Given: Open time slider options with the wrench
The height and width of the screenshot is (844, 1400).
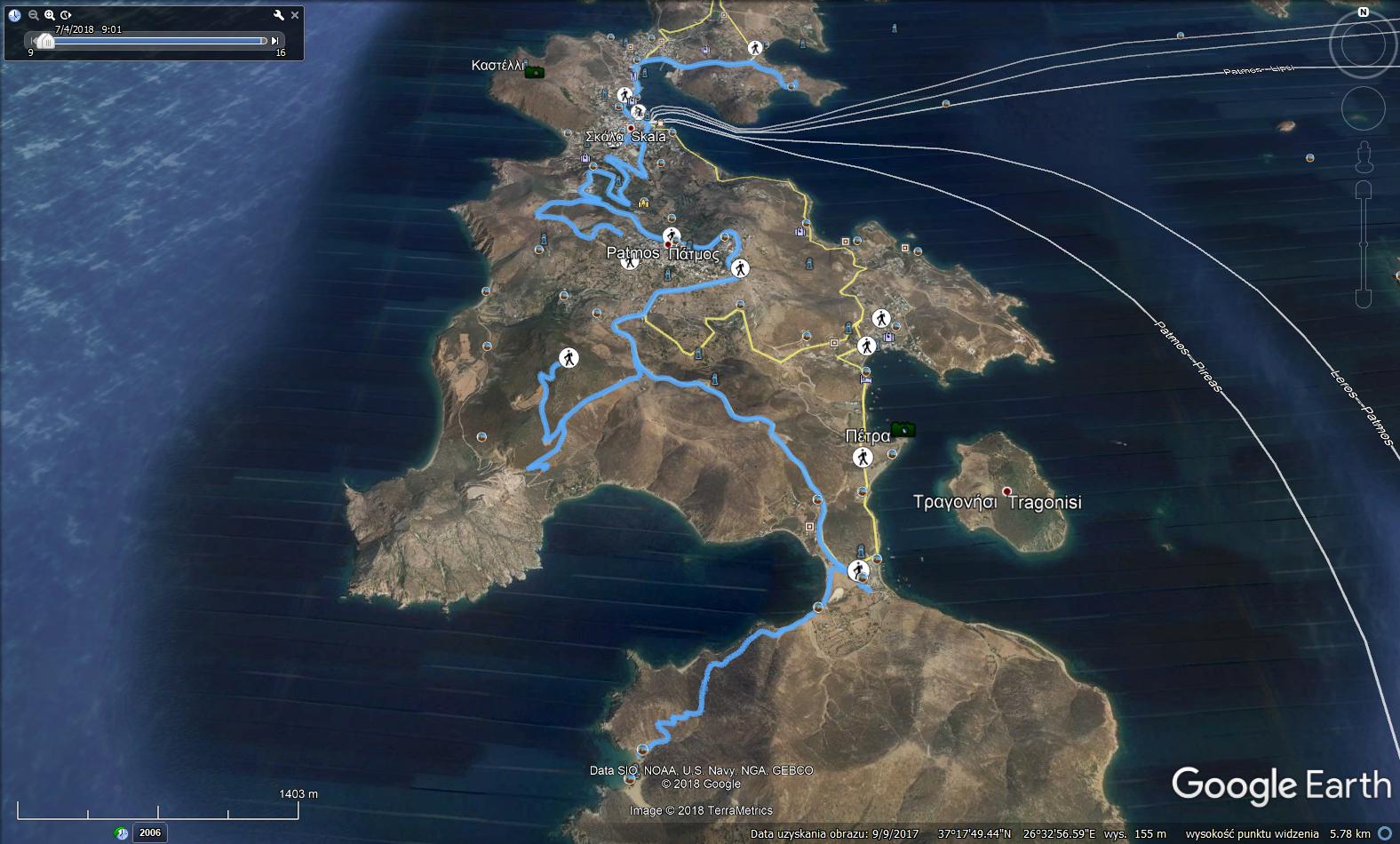Looking at the screenshot, I should tap(279, 15).
